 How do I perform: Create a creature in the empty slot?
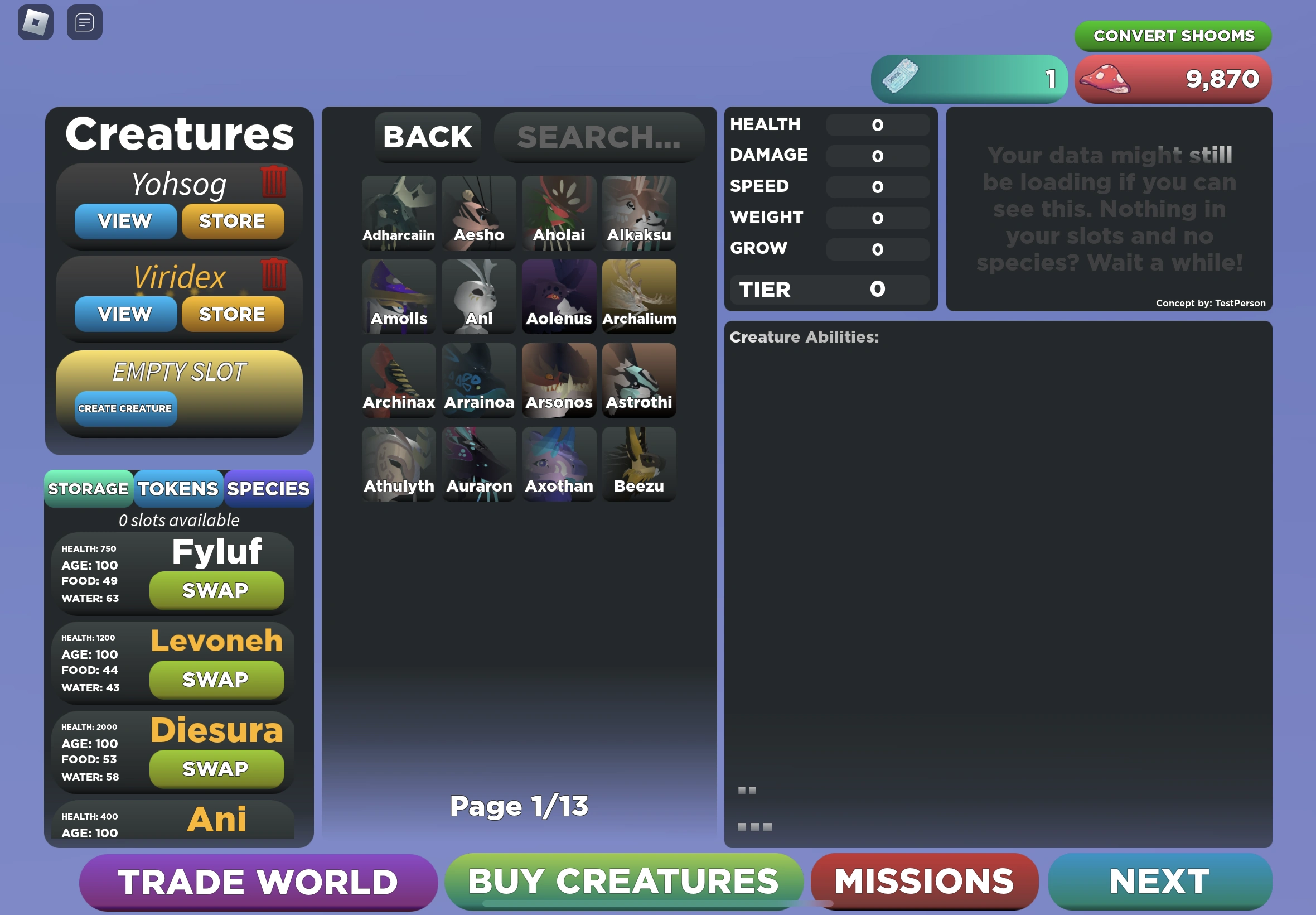(125, 408)
